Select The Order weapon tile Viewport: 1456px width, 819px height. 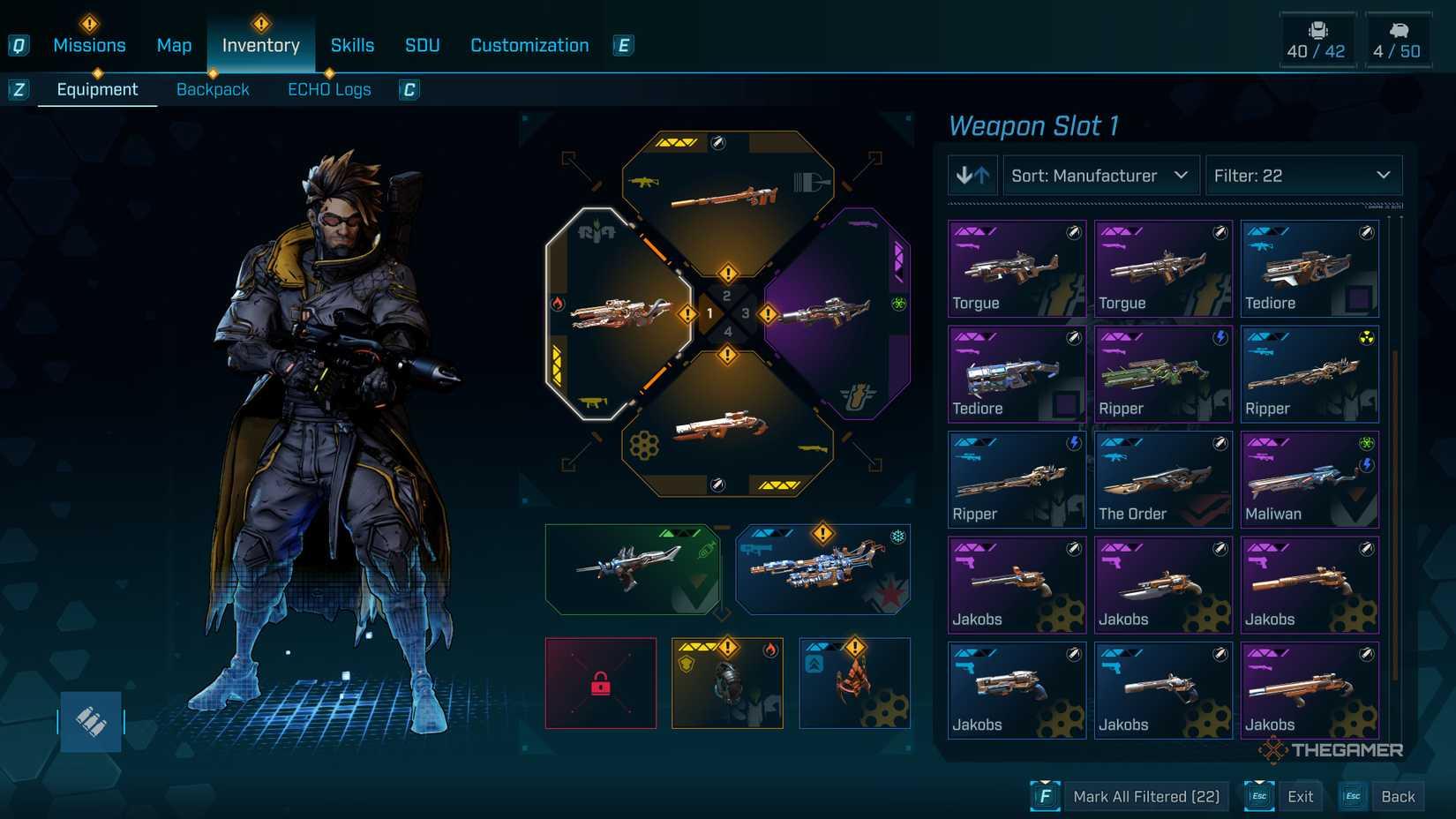1163,479
